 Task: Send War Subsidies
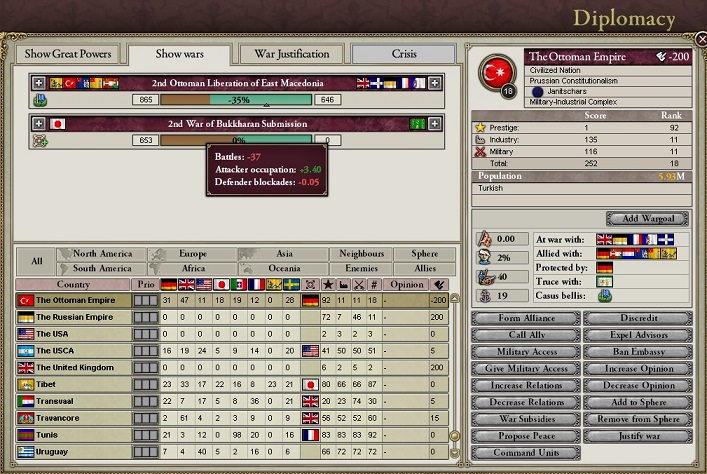coord(525,419)
